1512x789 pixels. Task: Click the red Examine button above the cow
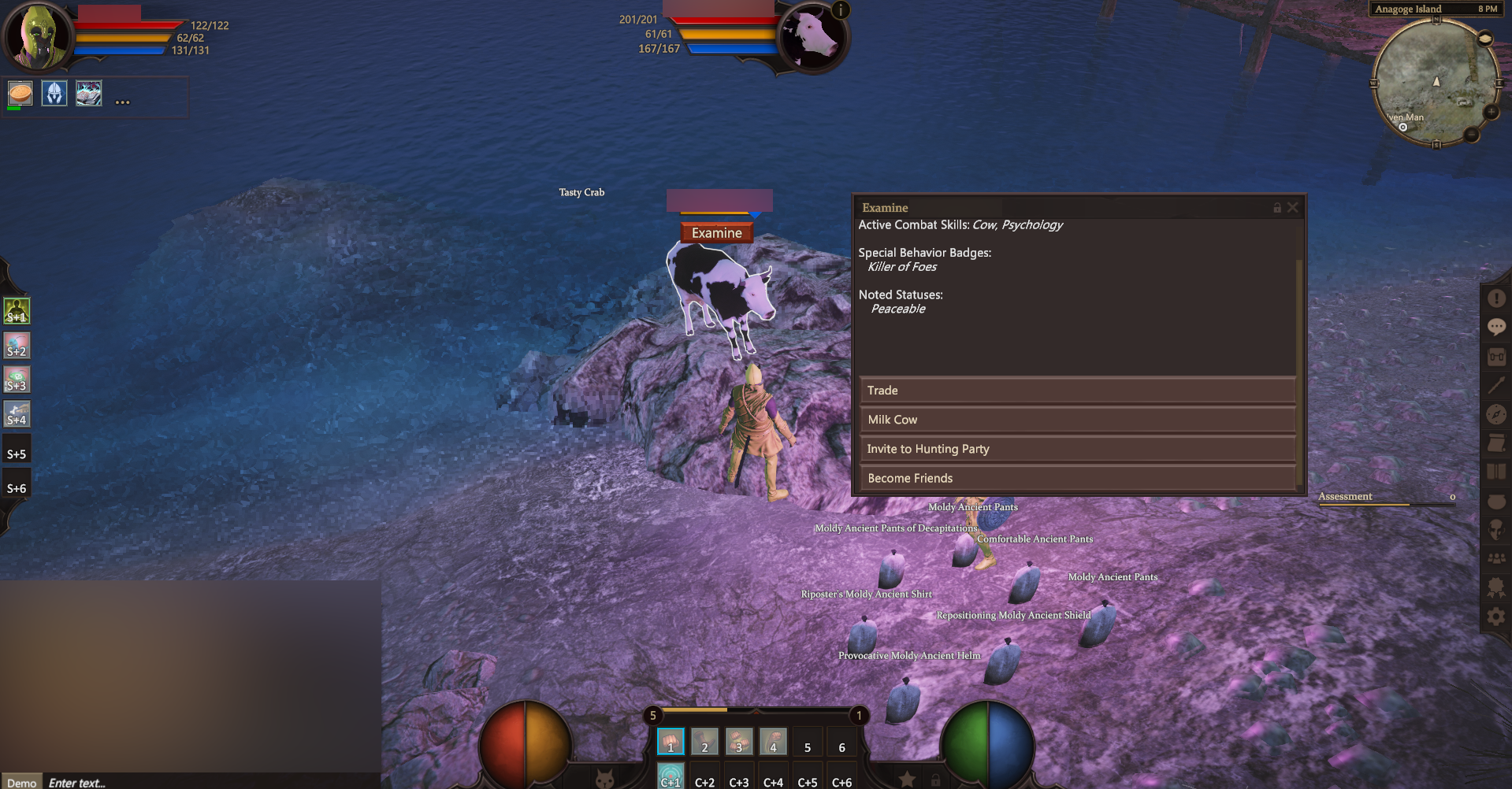point(716,233)
